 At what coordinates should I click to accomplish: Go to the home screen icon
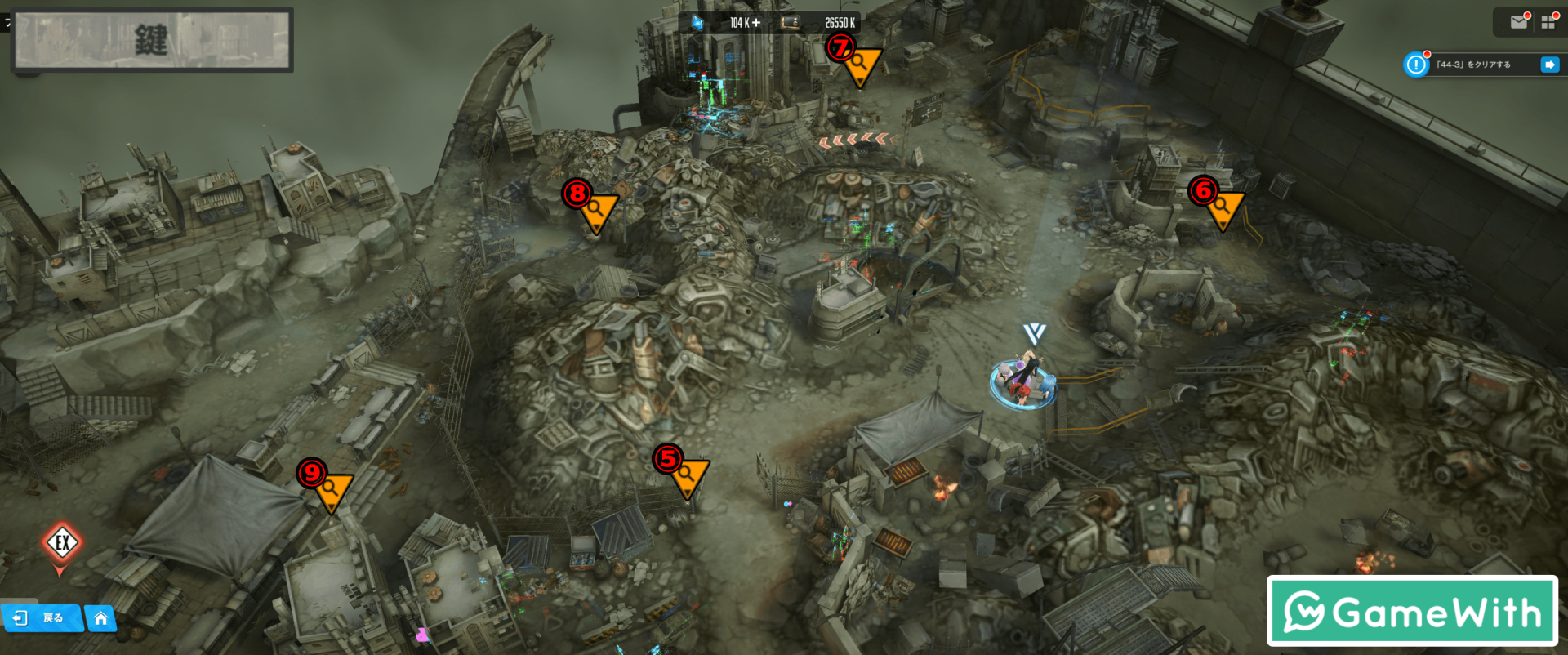click(100, 618)
